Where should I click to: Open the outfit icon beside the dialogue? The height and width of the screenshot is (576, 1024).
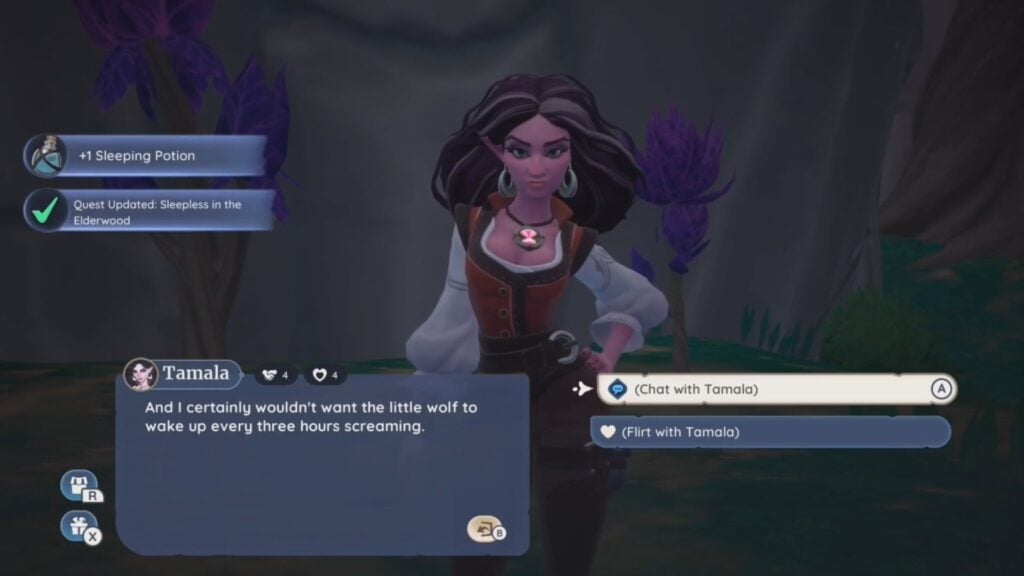click(x=80, y=486)
